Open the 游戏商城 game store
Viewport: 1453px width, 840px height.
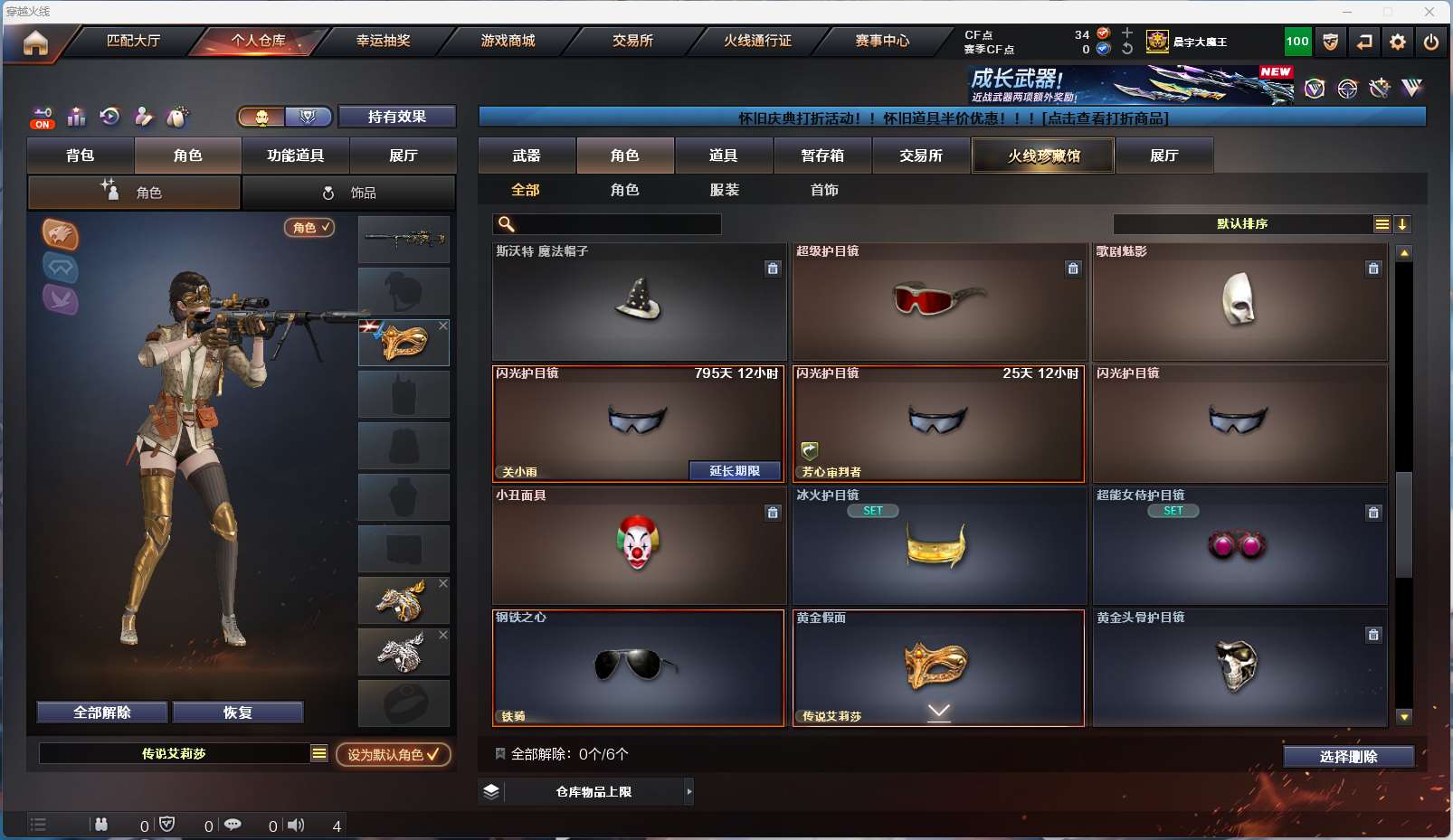point(508,41)
